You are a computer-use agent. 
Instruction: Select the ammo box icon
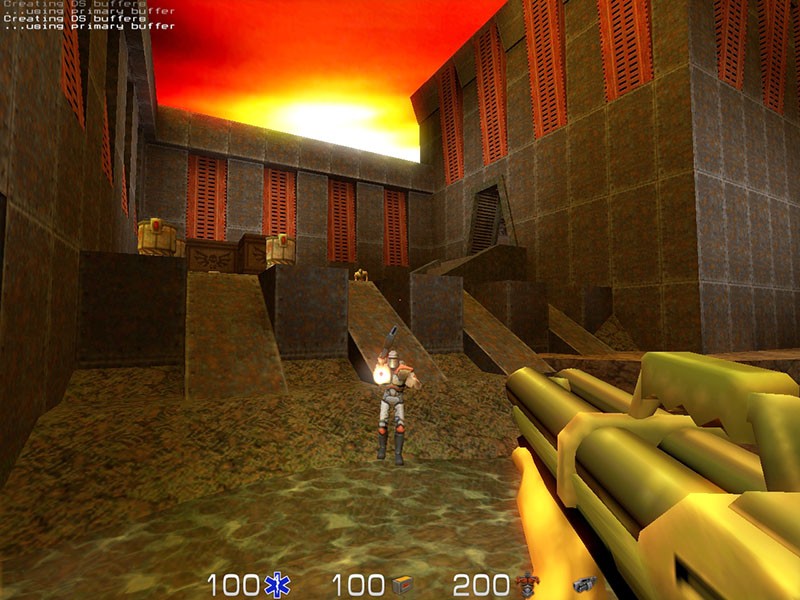point(402,585)
